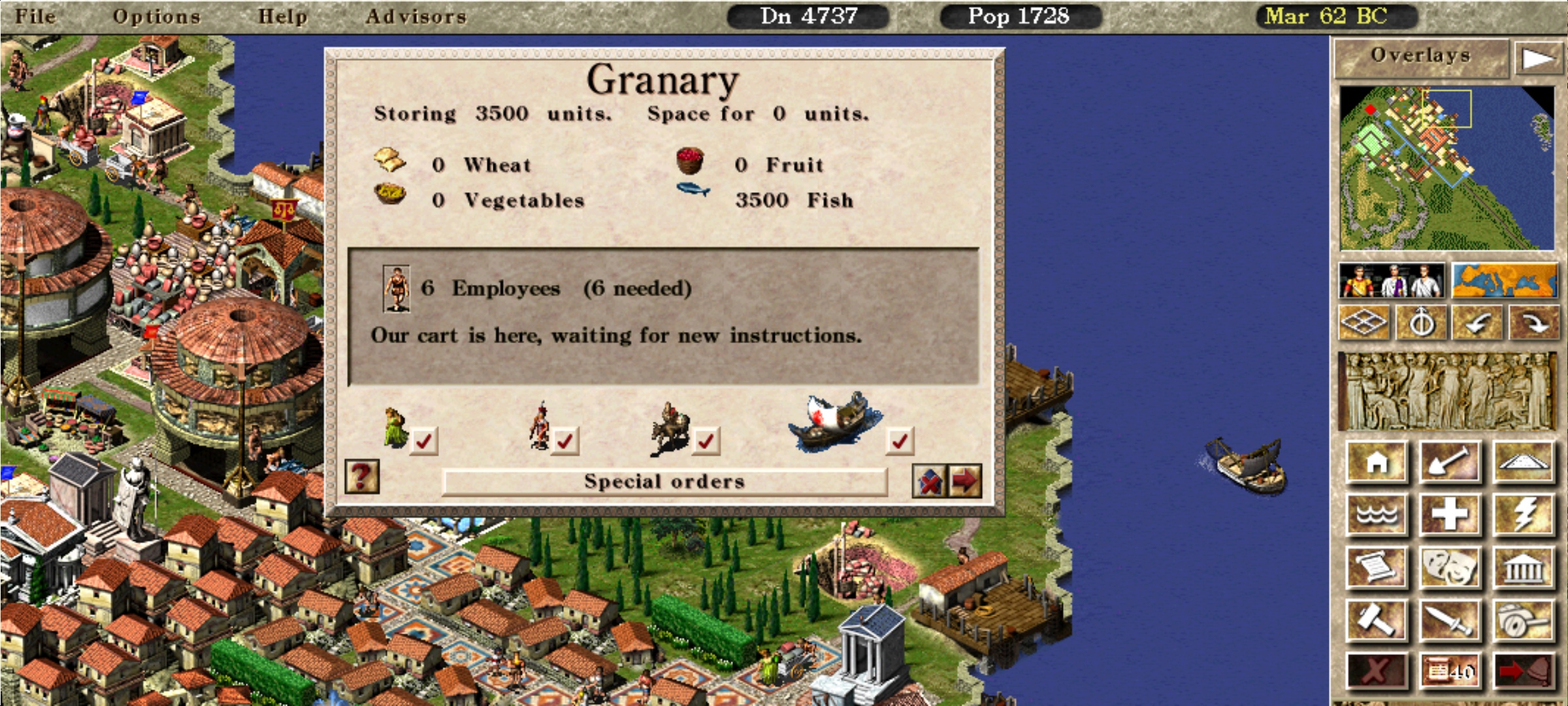
Task: Choose the water structures build button
Action: tap(1377, 514)
